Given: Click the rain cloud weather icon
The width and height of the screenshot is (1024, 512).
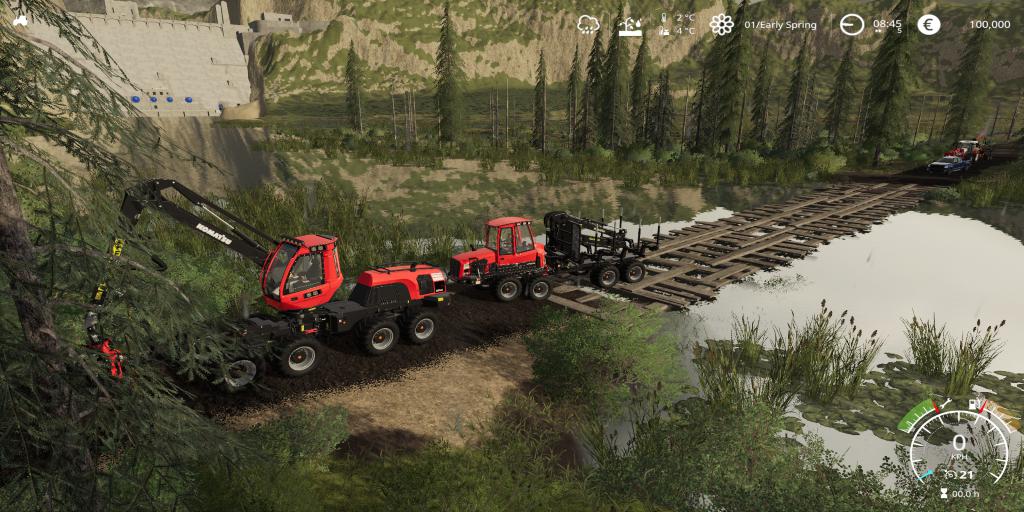Looking at the screenshot, I should 588,24.
